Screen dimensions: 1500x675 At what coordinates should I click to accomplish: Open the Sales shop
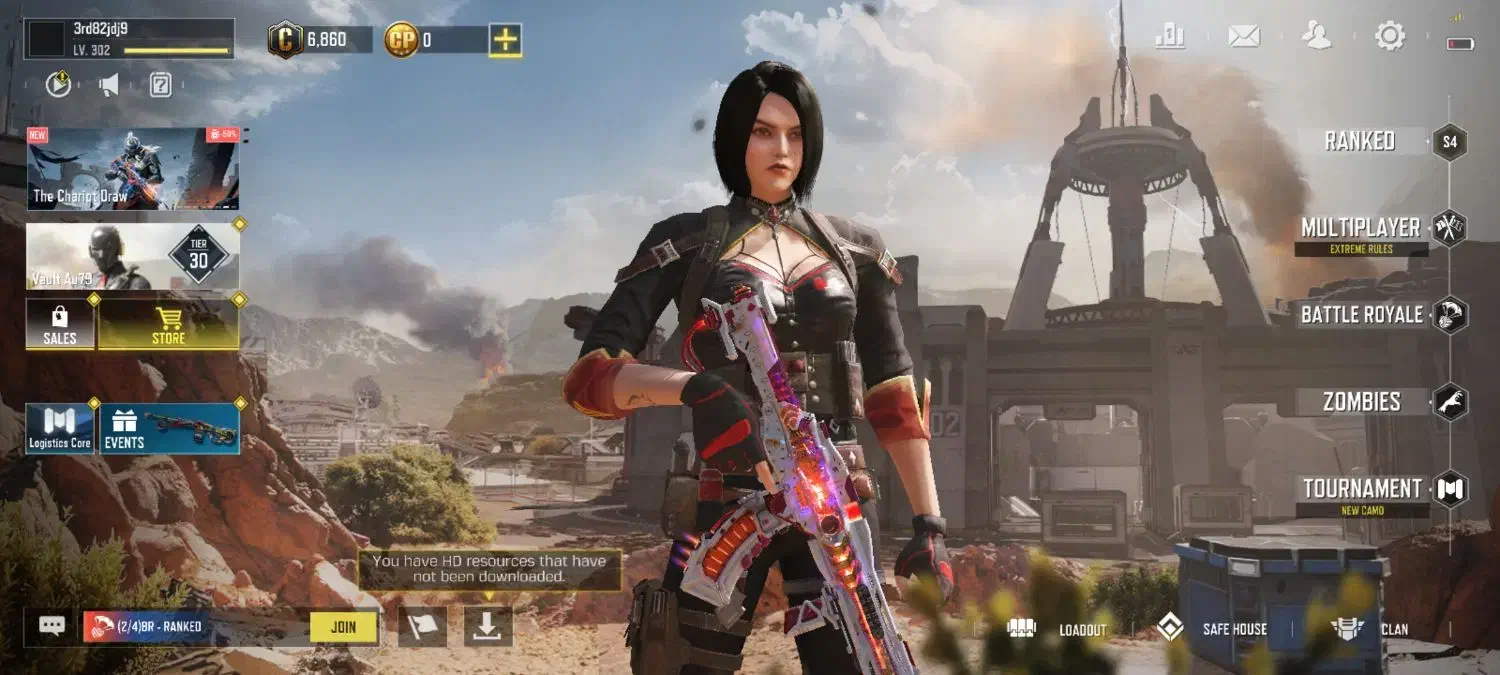60,324
